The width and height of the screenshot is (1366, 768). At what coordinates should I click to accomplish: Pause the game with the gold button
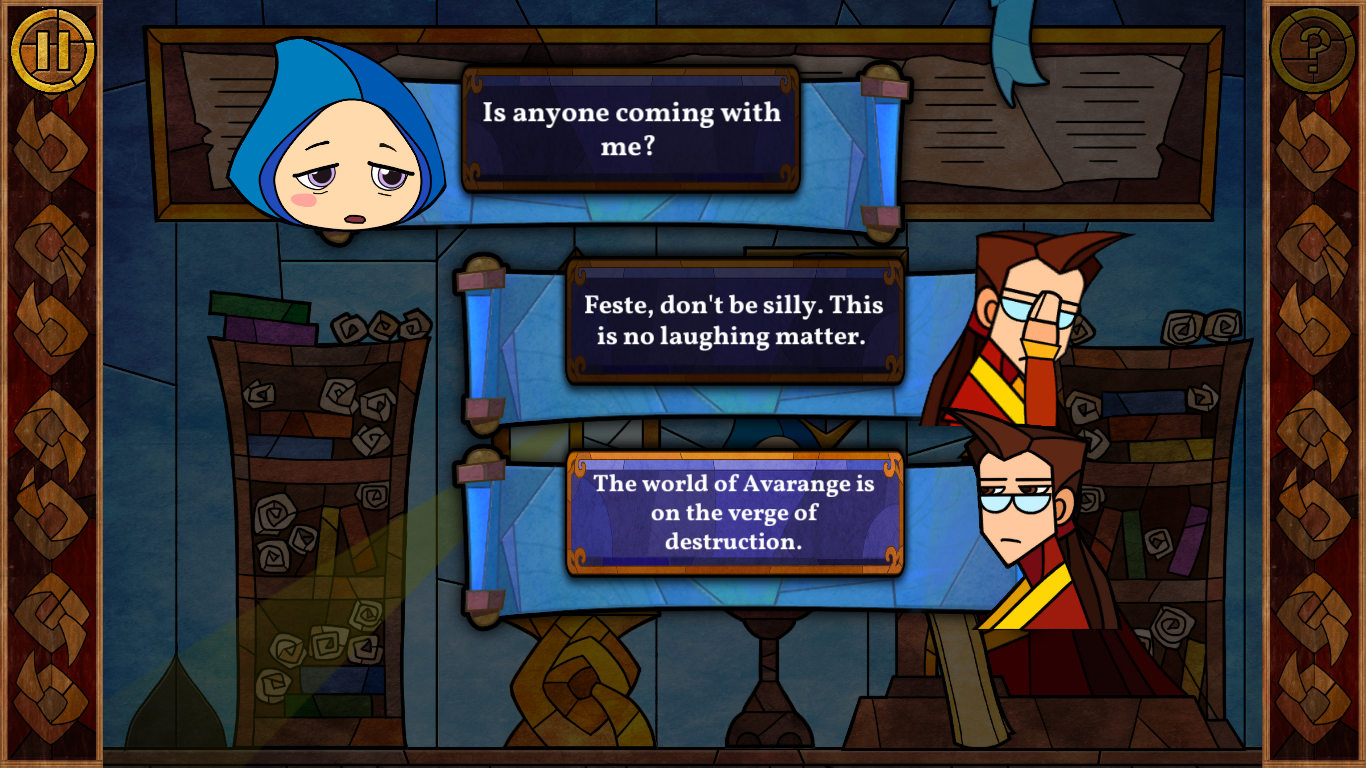click(x=52, y=49)
